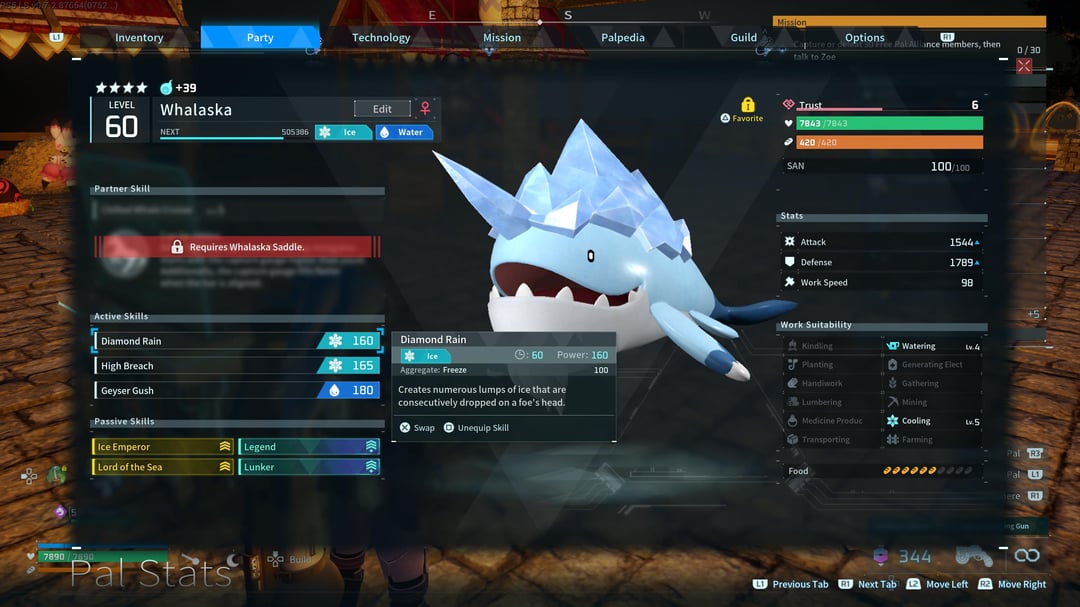Click the Edit name button
This screenshot has height=607, width=1080.
(x=382, y=109)
